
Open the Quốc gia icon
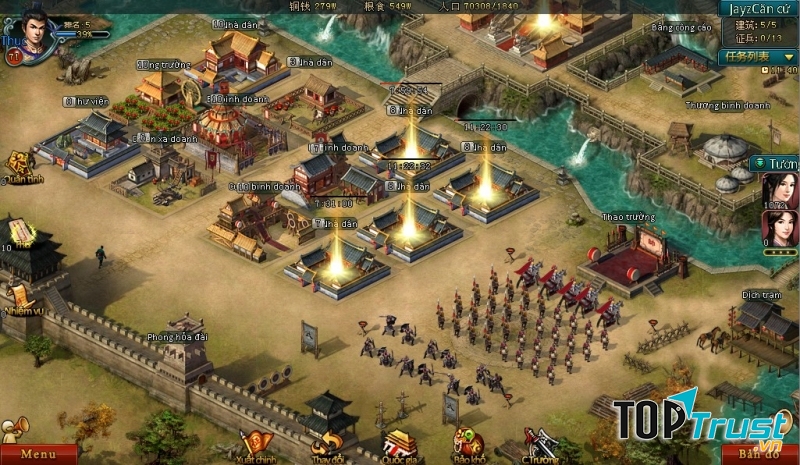pyautogui.click(x=399, y=443)
